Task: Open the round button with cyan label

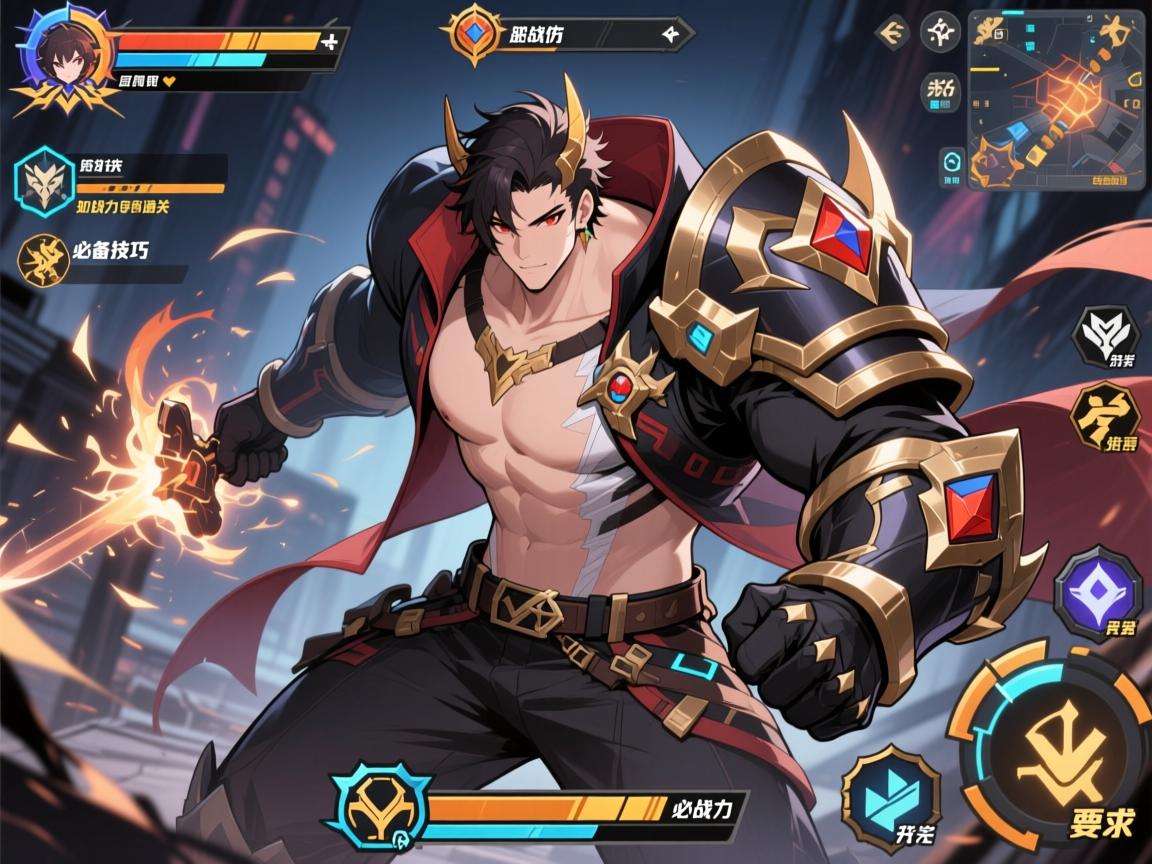Action: click(940, 92)
